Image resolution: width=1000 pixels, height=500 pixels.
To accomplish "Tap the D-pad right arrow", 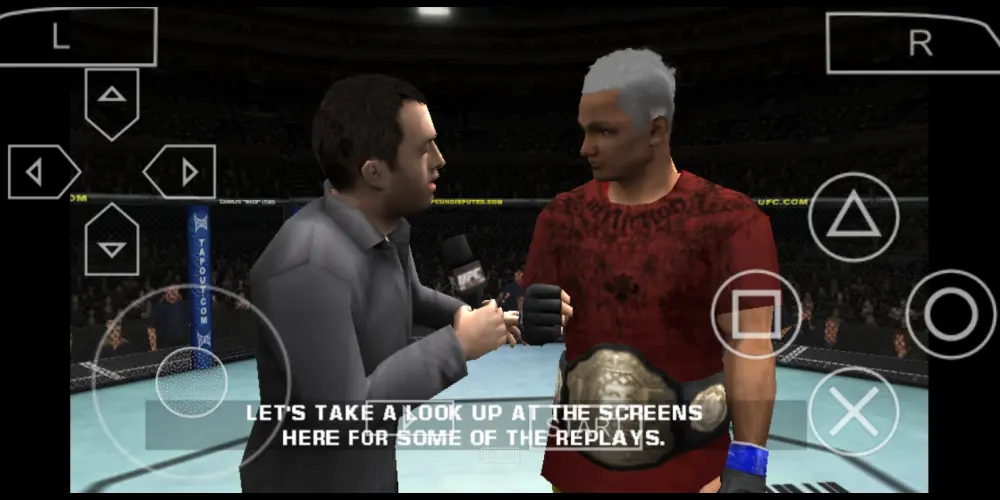I will pos(182,172).
